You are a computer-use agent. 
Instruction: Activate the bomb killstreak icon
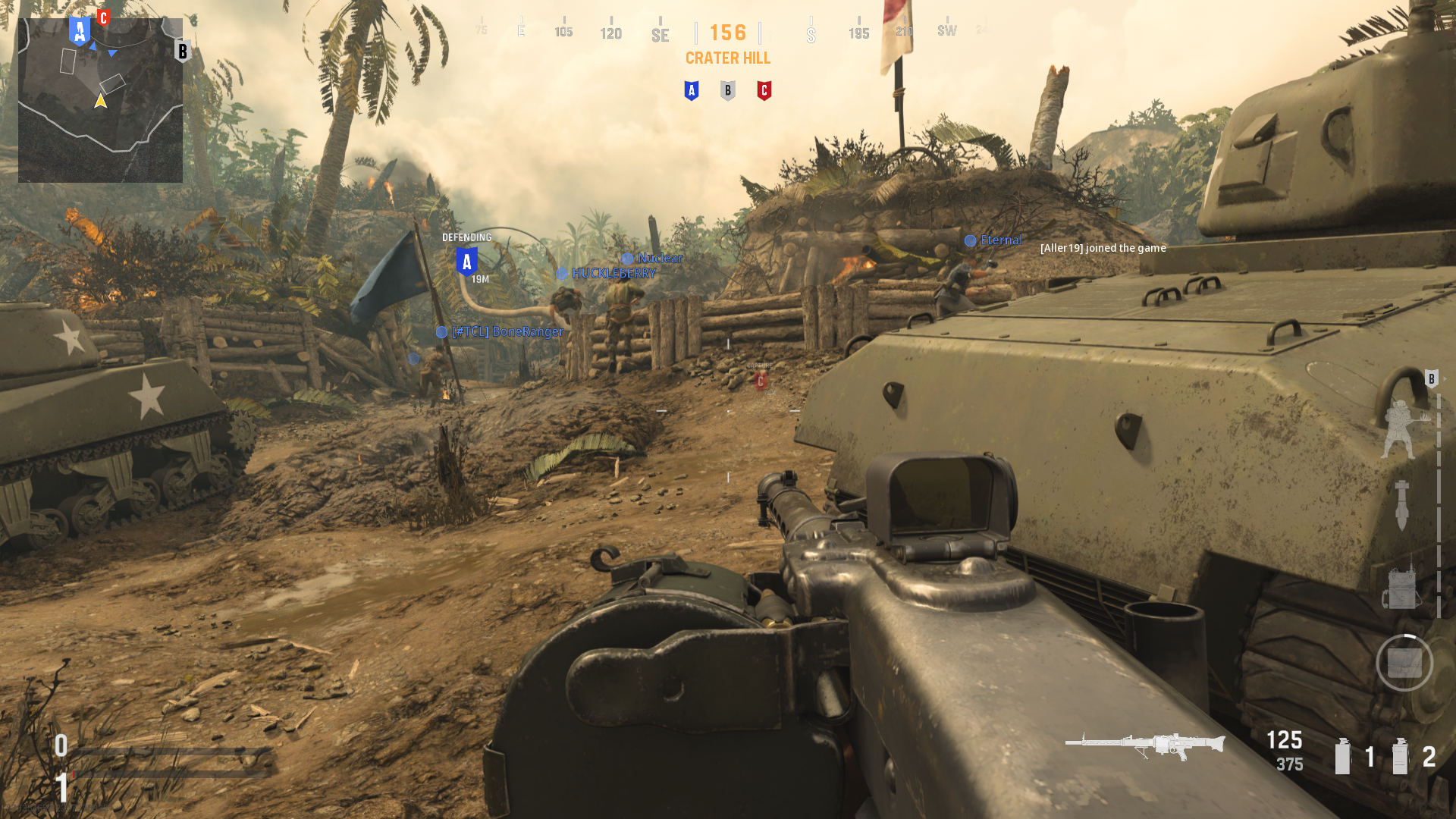point(1401,505)
